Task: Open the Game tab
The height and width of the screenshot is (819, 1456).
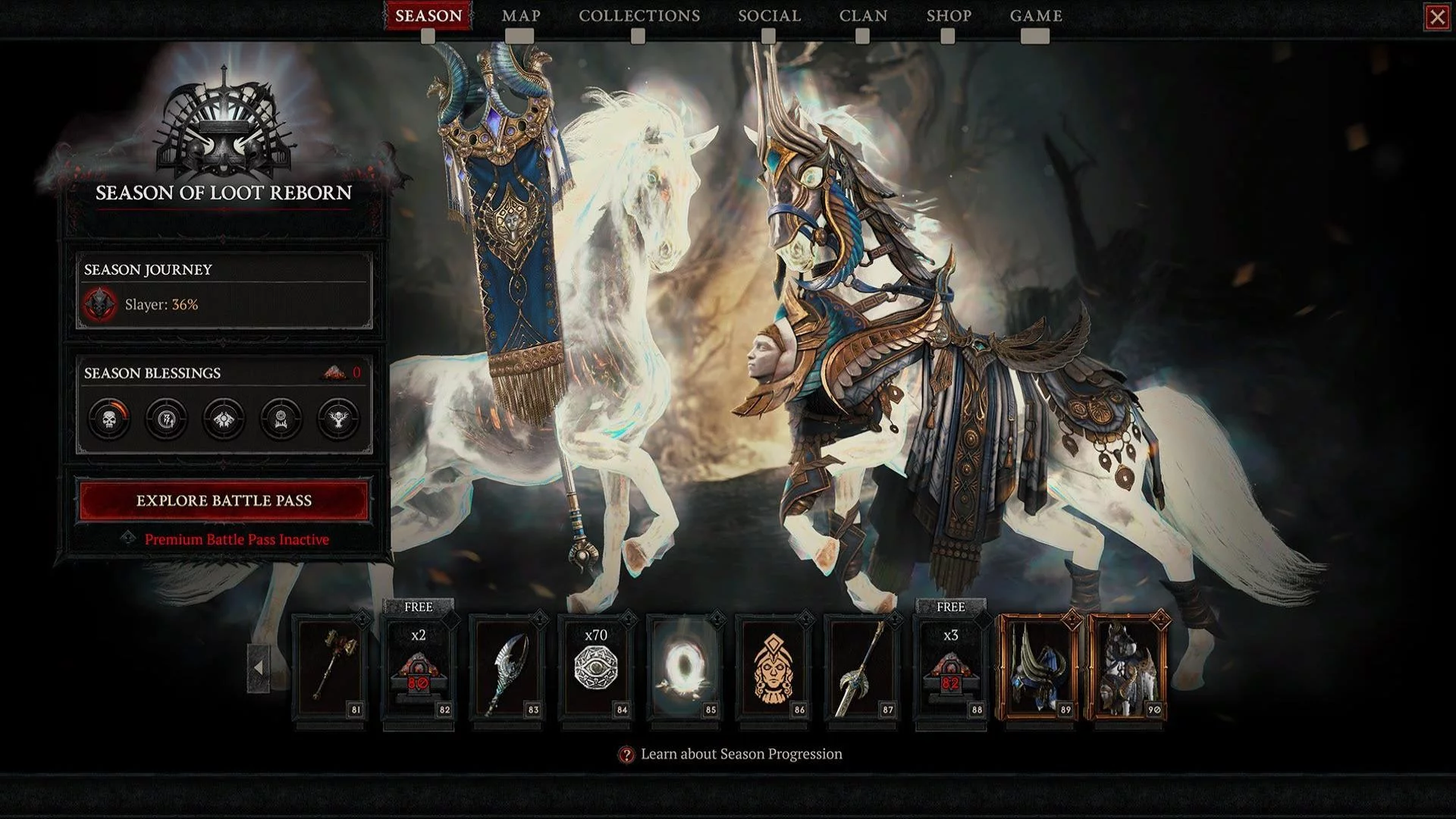Action: click(x=1036, y=16)
